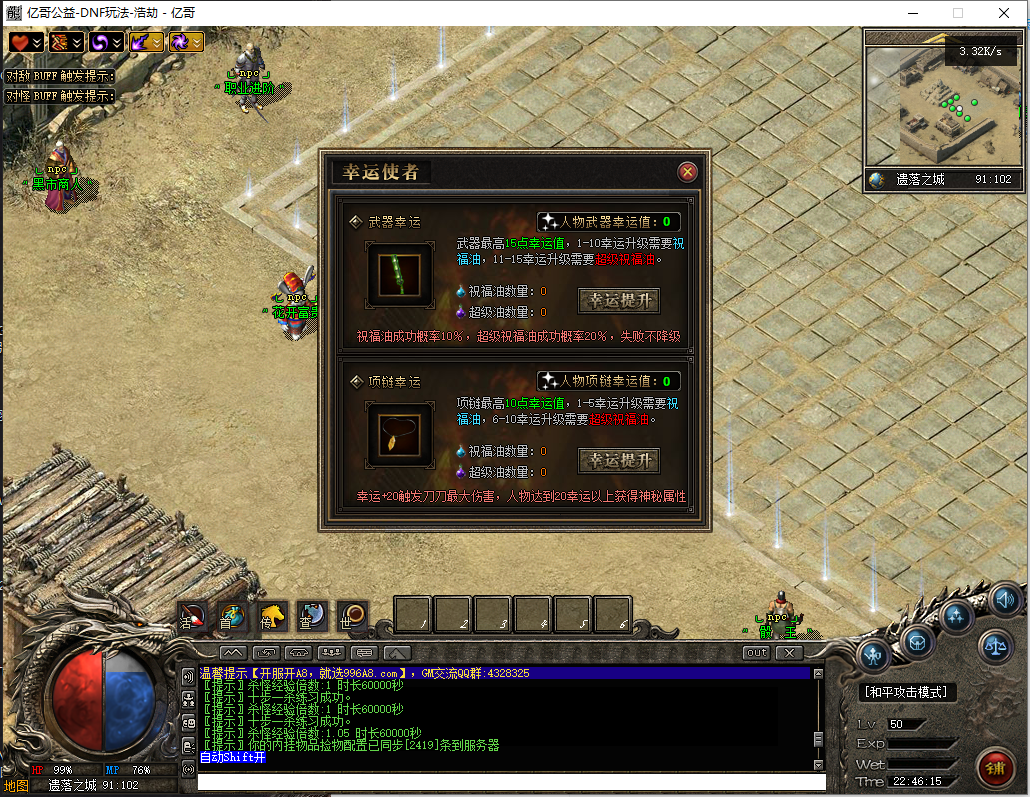The image size is (1030, 797).
Task: Open the 地图 map button
Action: point(16,786)
